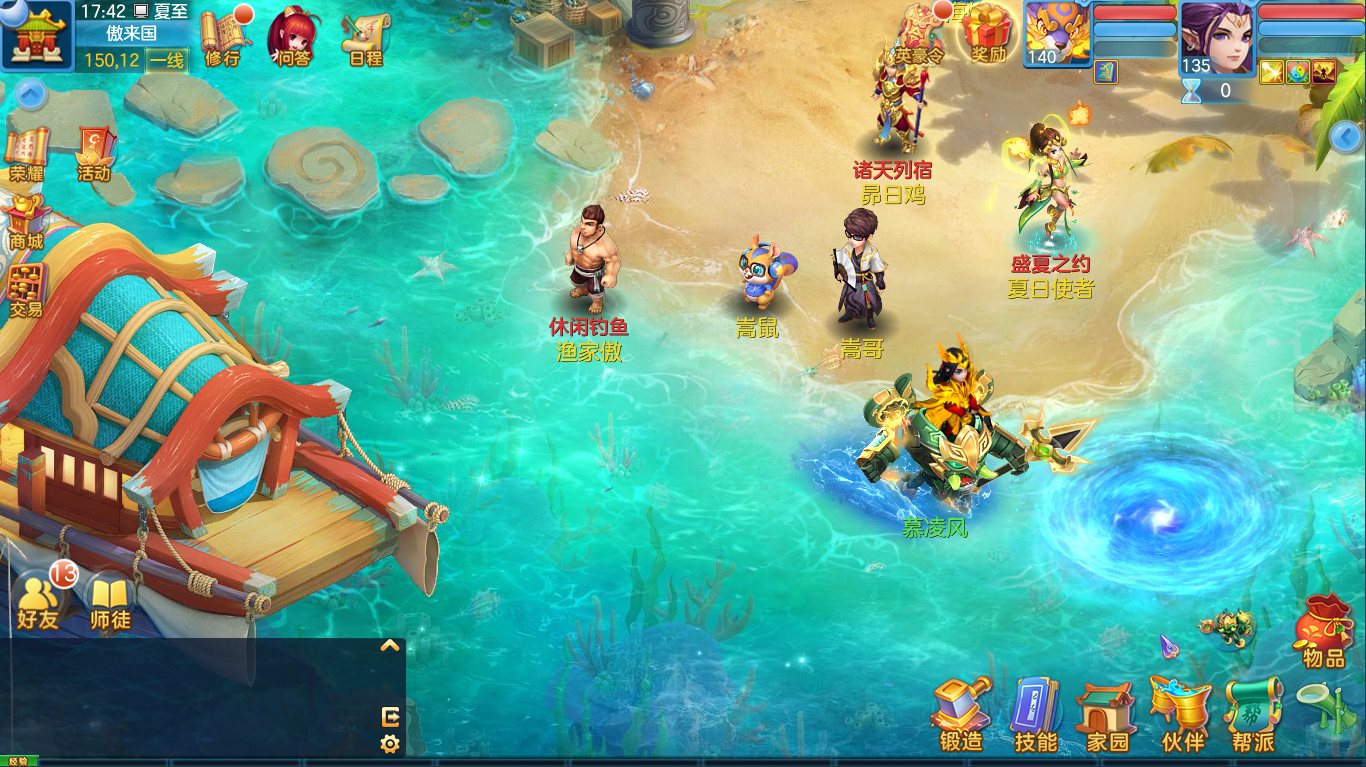Open the 伙伴 companions menu
The height and width of the screenshot is (767, 1366).
tap(1181, 714)
